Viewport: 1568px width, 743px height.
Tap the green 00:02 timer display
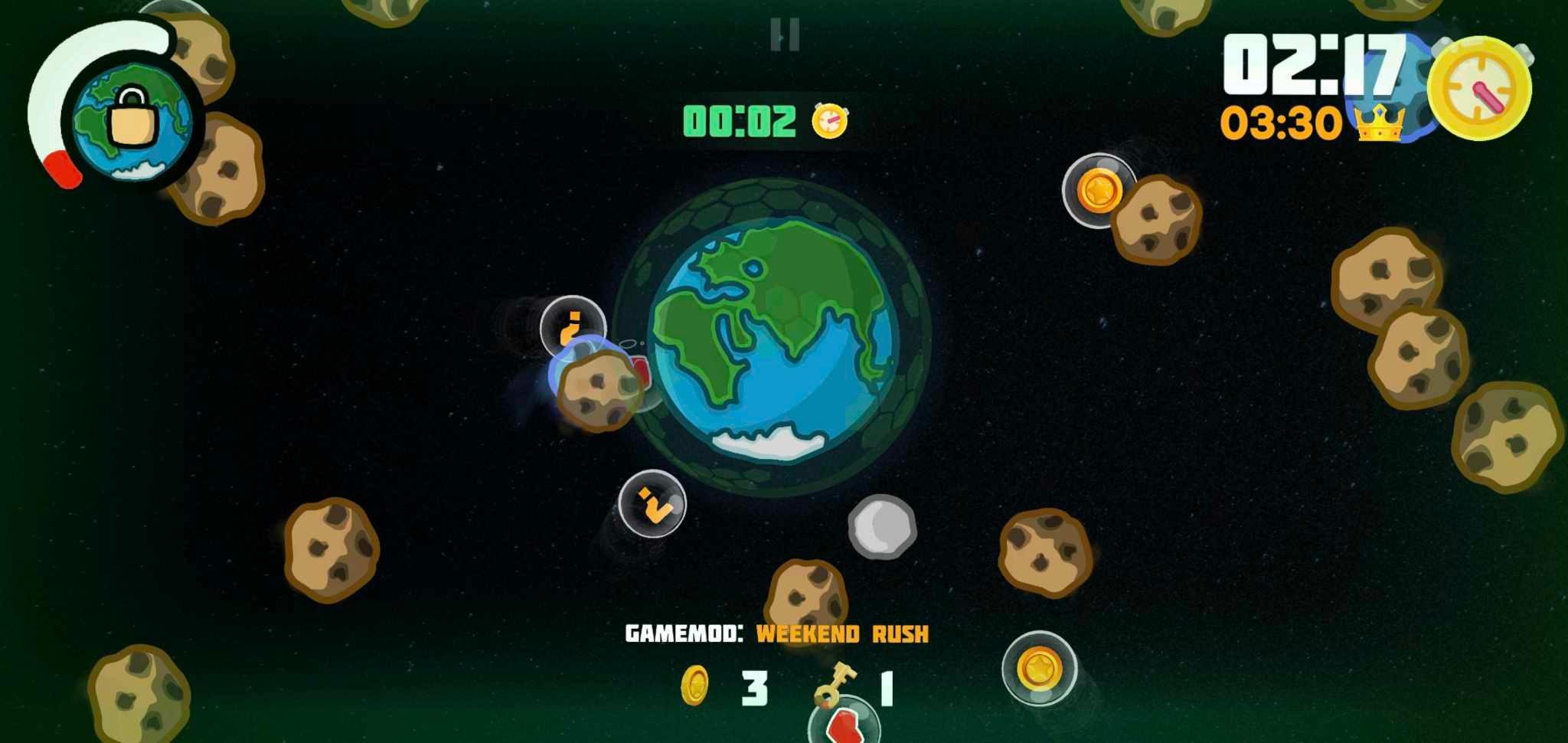(x=739, y=119)
